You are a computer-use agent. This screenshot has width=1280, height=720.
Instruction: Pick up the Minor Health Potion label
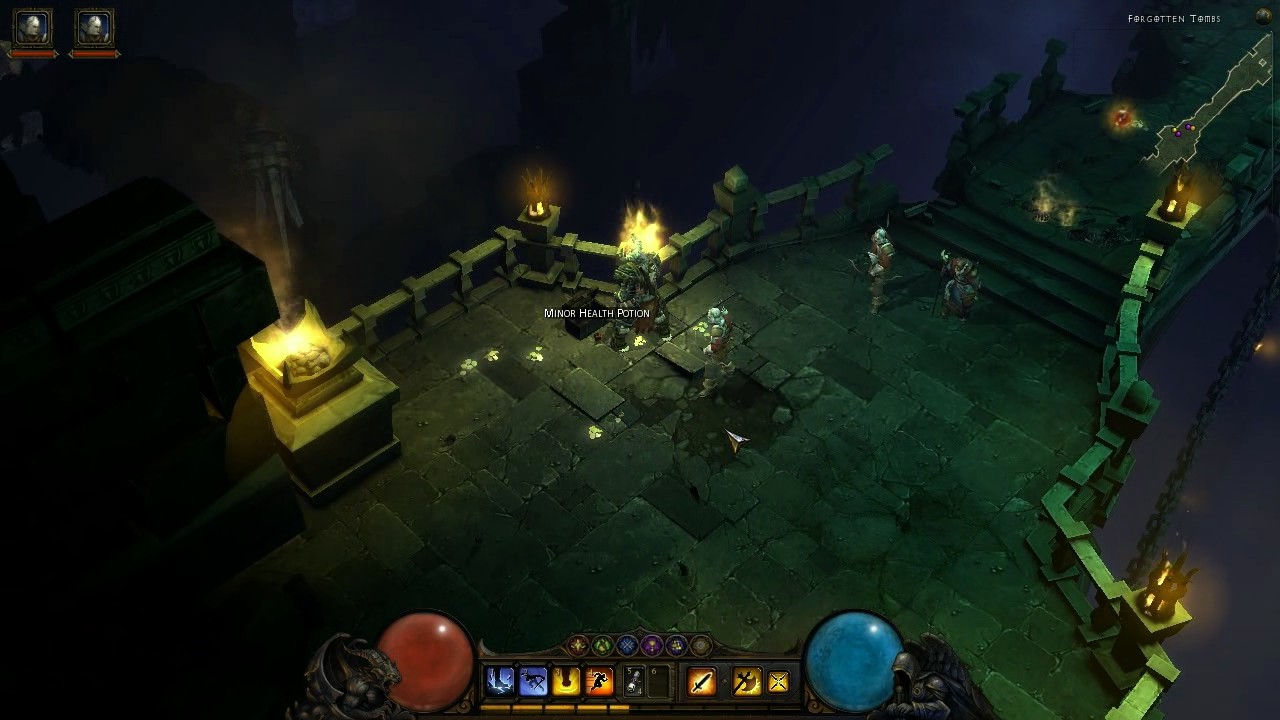click(x=597, y=313)
